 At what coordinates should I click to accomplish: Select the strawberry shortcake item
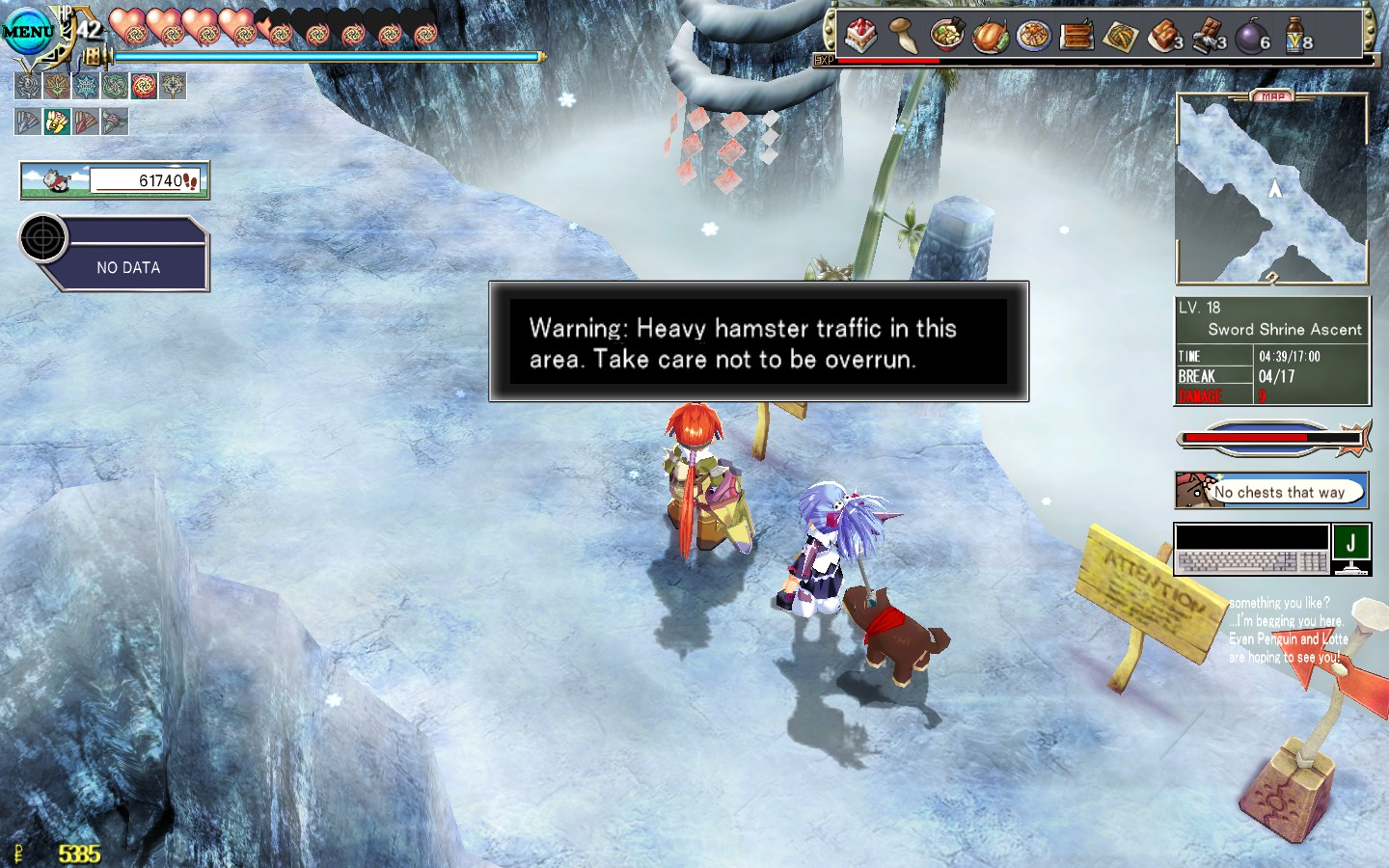pos(860,36)
